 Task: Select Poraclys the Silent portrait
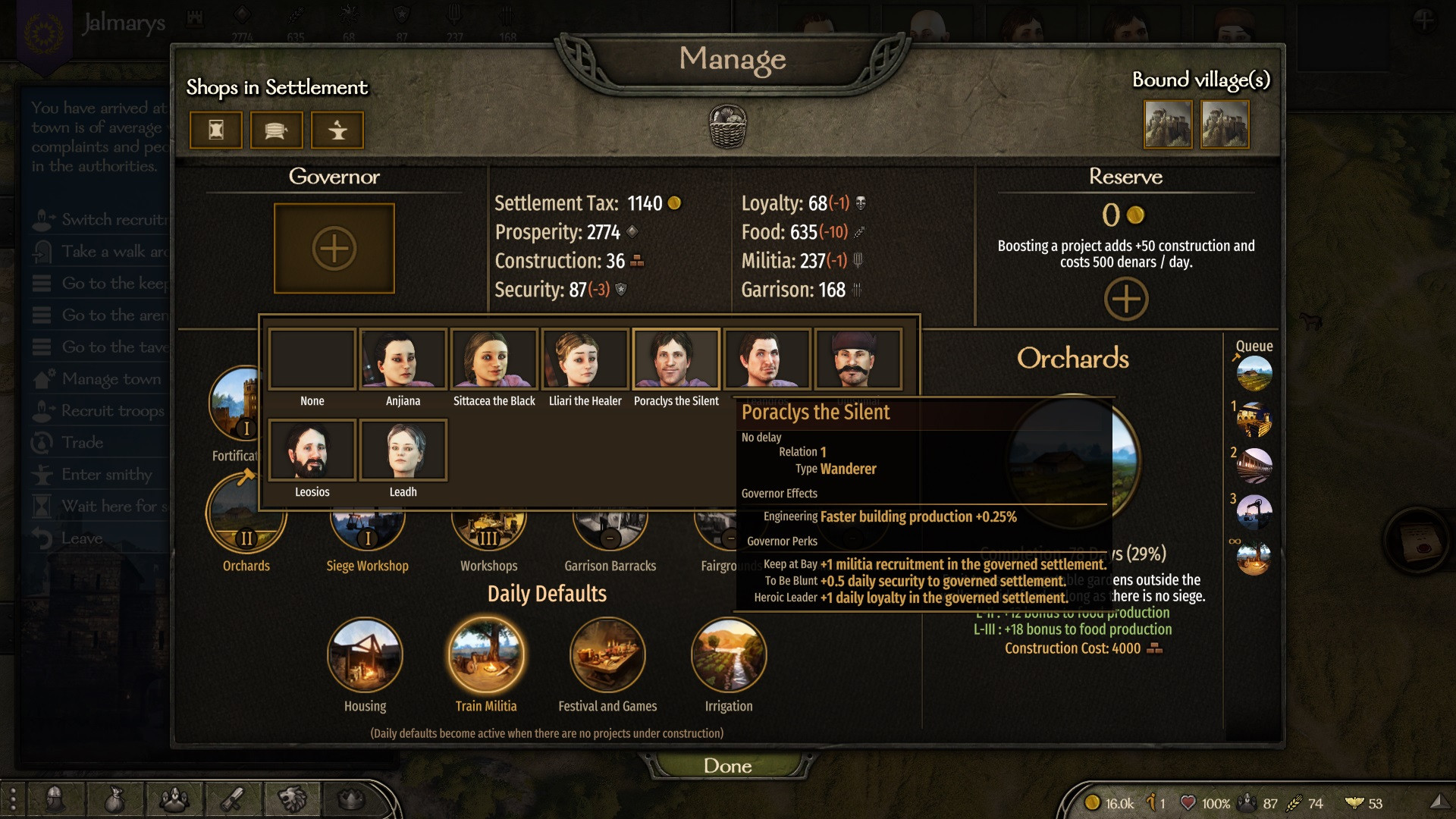coord(676,359)
